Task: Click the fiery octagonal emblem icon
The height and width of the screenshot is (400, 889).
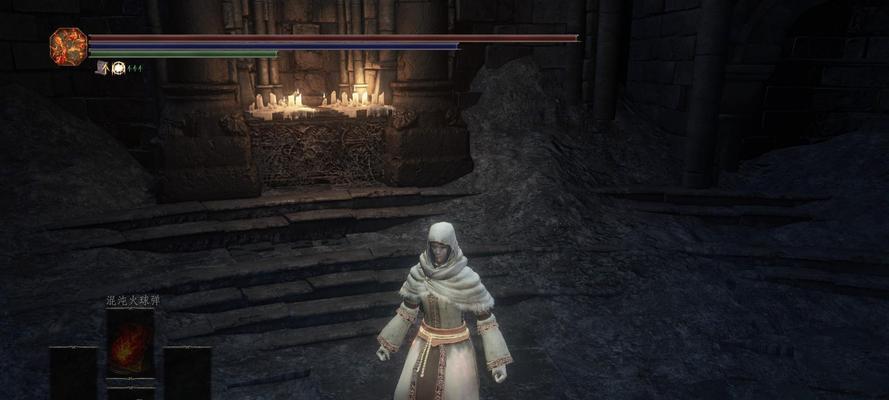Action: point(68,47)
